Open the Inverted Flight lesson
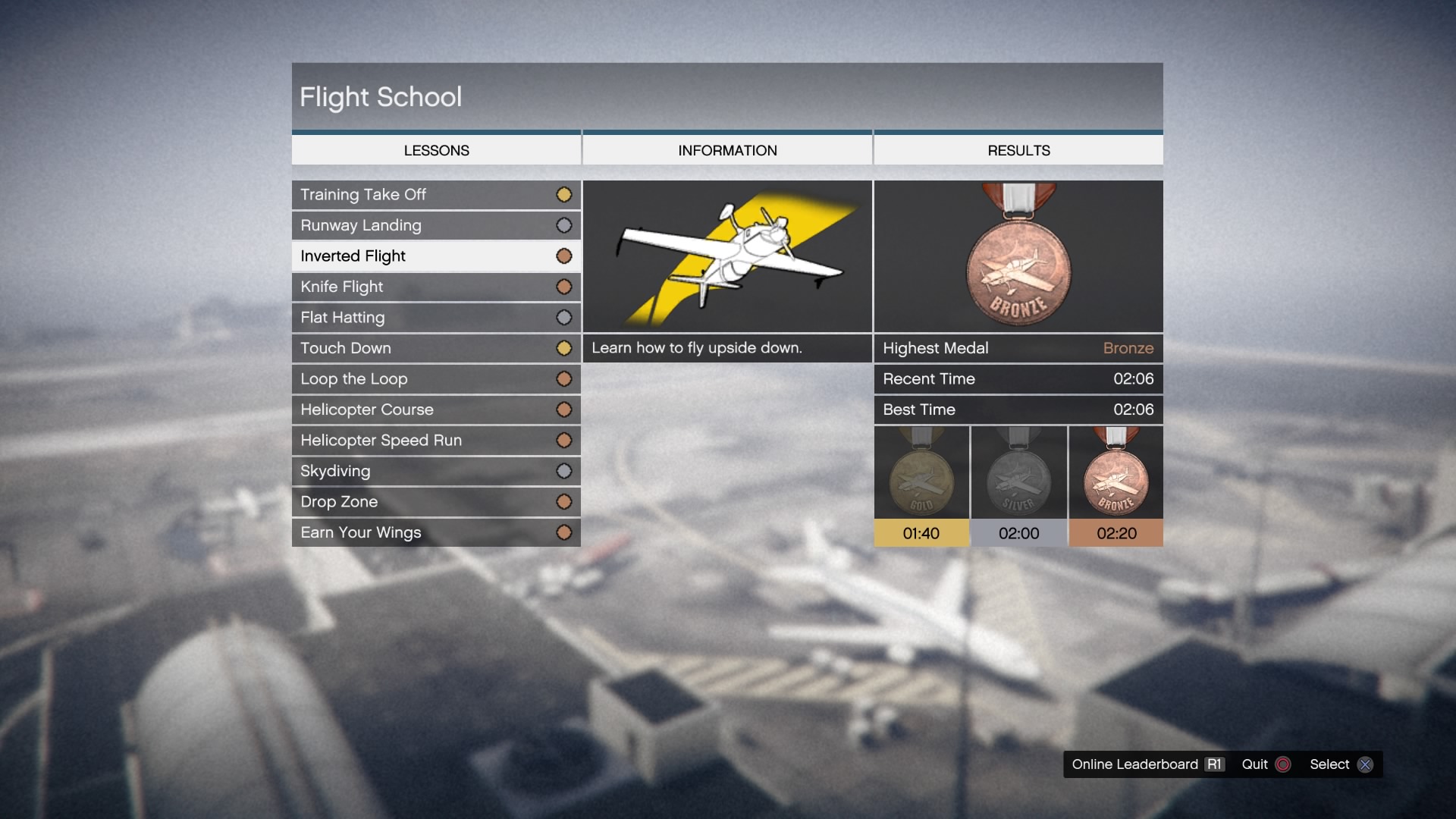Screen dimensions: 1456x819 [x=436, y=256]
